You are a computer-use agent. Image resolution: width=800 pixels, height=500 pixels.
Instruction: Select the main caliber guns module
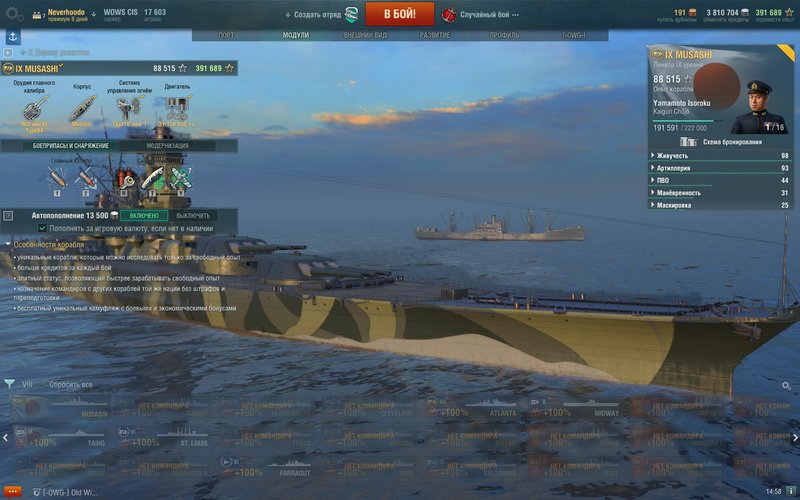pos(34,108)
